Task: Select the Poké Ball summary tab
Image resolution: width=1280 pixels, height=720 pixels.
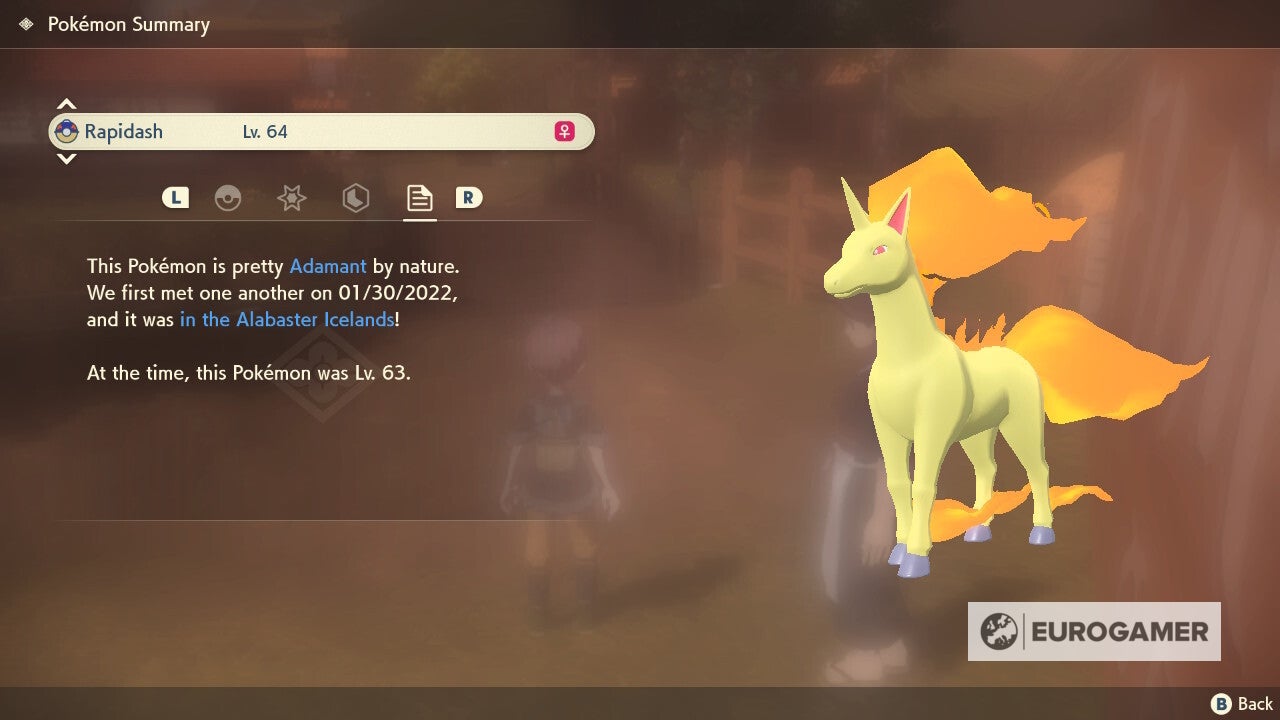Action: click(229, 198)
